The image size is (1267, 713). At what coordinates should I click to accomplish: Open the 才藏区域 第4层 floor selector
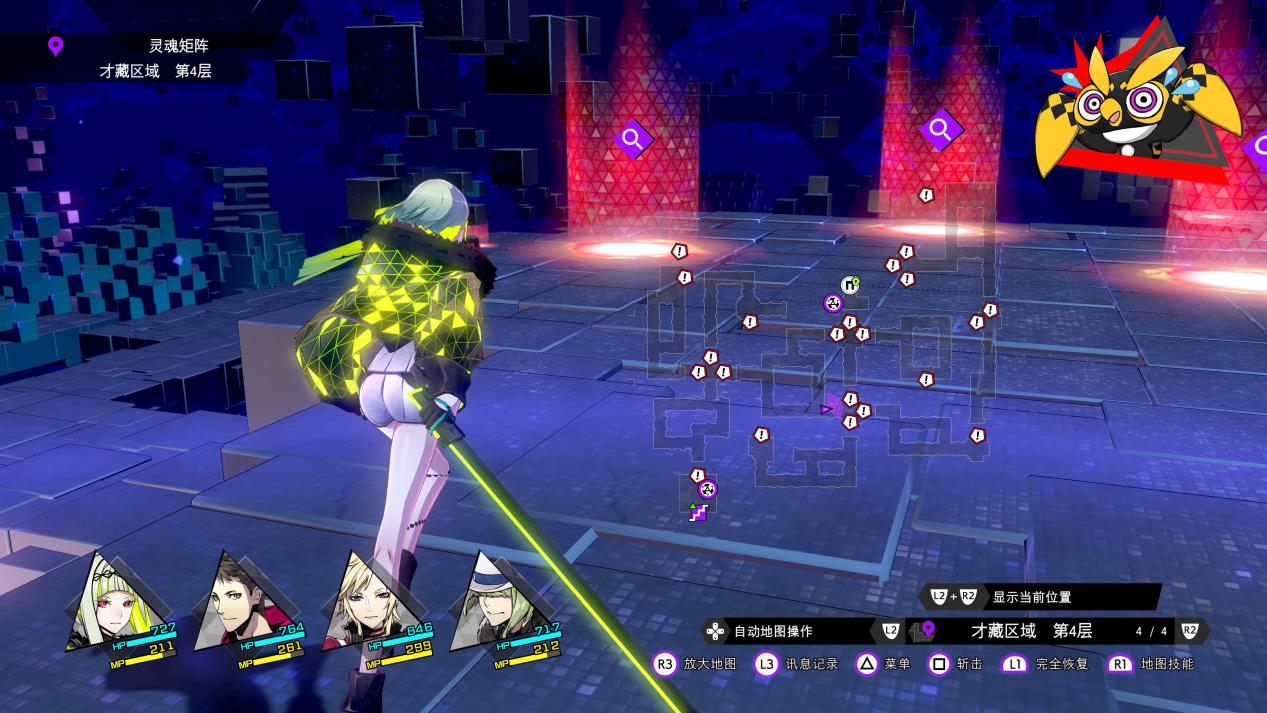coord(1030,631)
